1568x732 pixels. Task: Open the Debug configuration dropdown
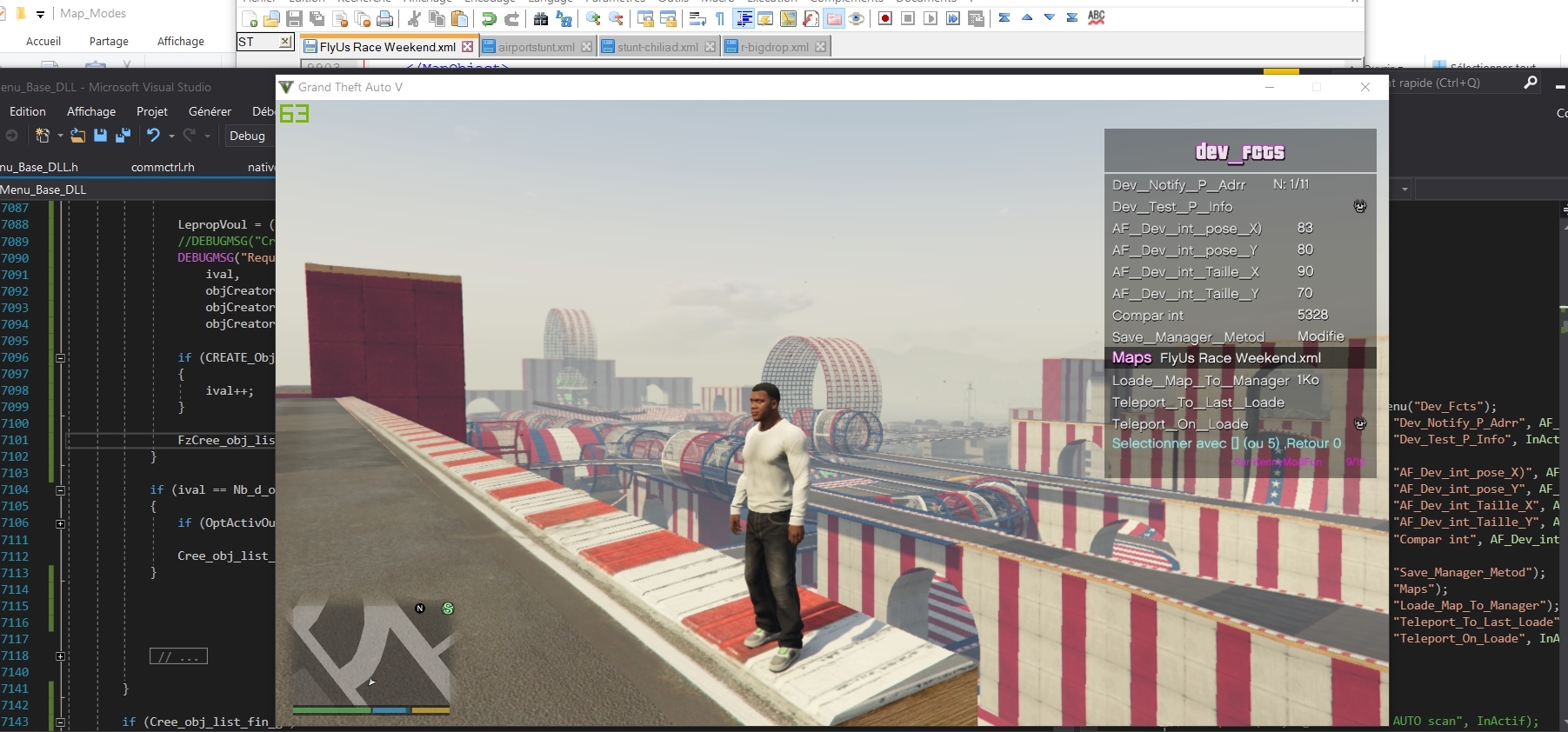(250, 136)
